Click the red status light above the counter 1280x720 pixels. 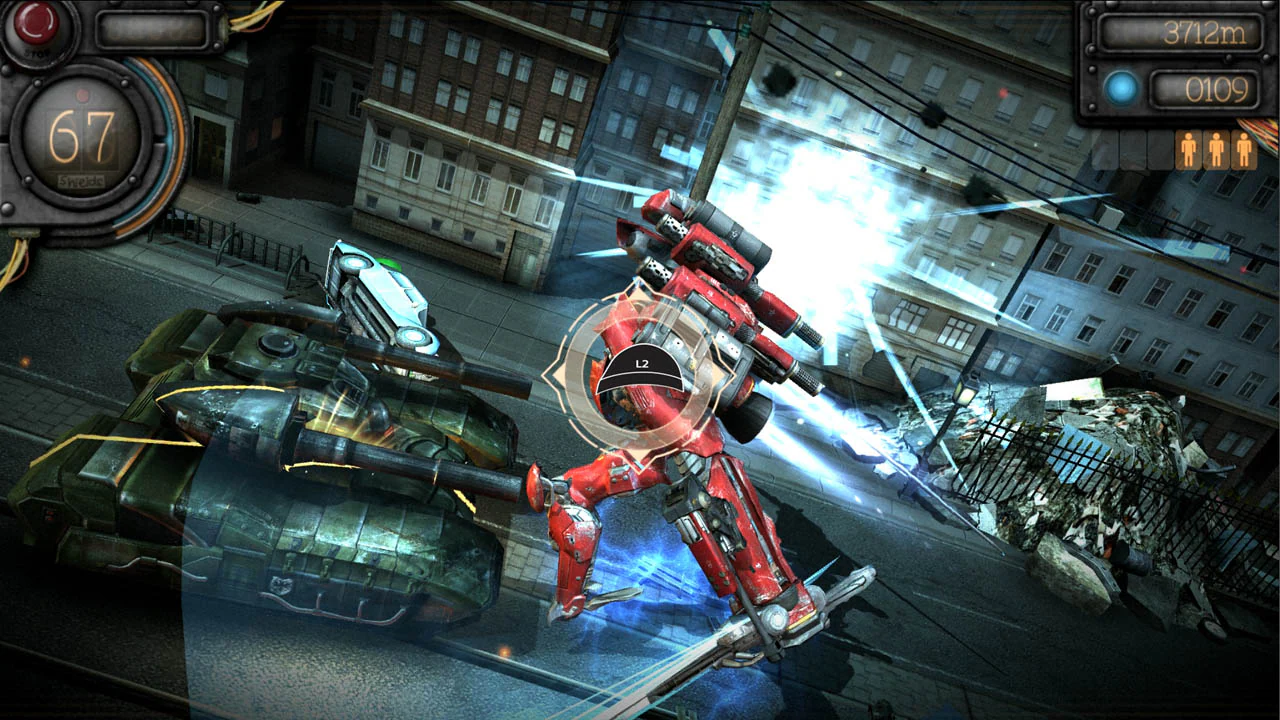[83, 96]
